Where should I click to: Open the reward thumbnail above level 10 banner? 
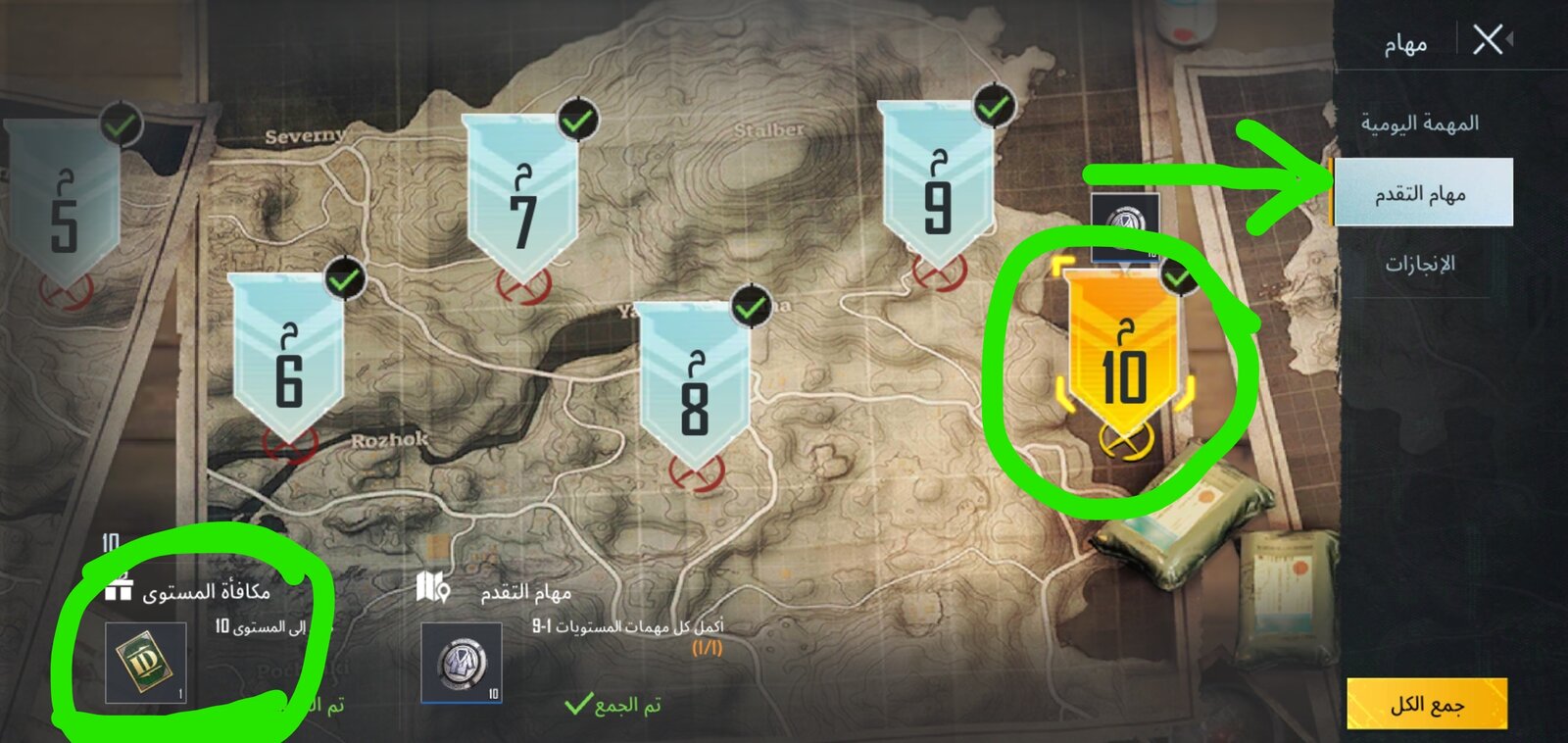[1125, 225]
